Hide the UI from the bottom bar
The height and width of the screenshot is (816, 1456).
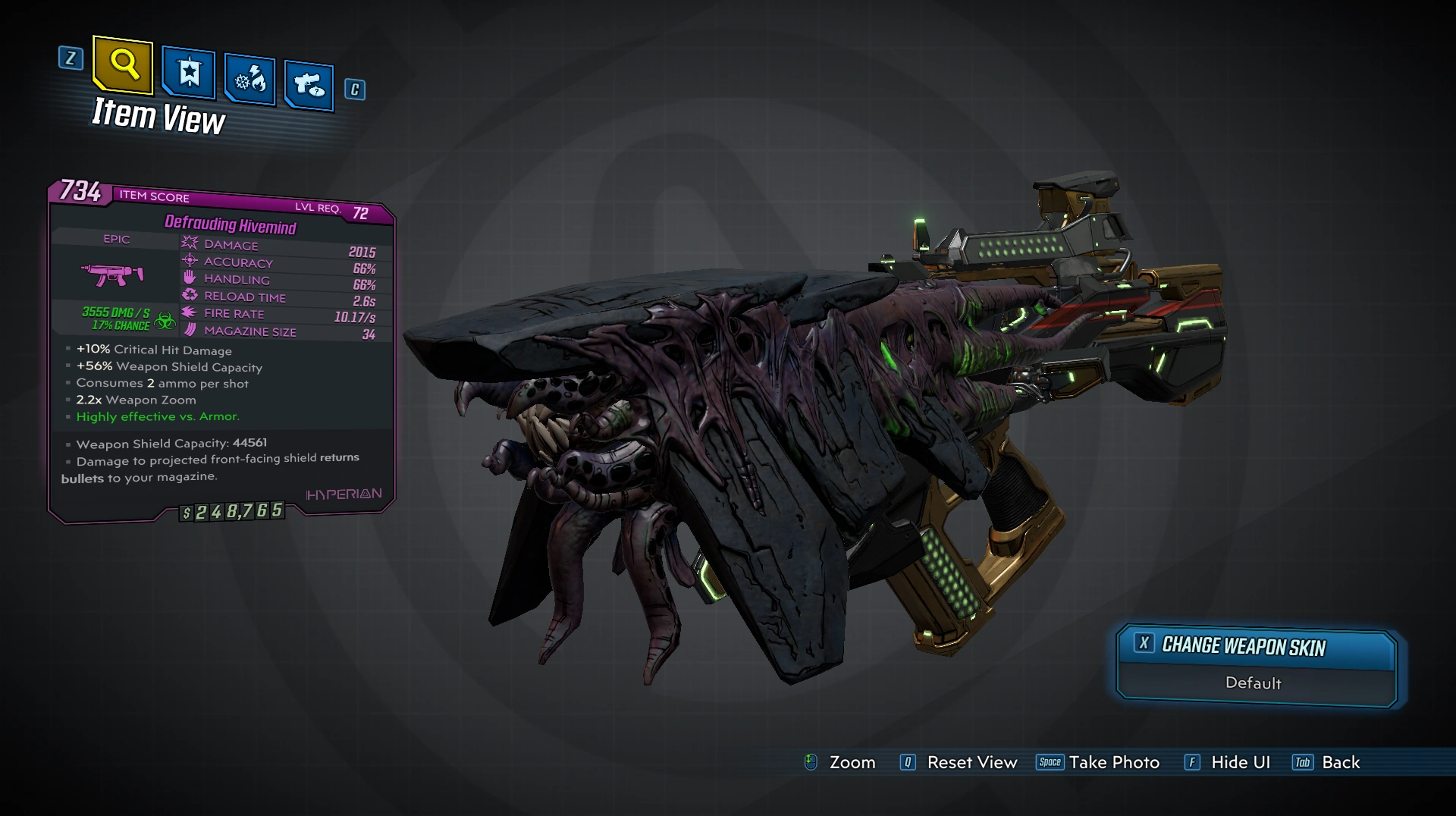1227,762
